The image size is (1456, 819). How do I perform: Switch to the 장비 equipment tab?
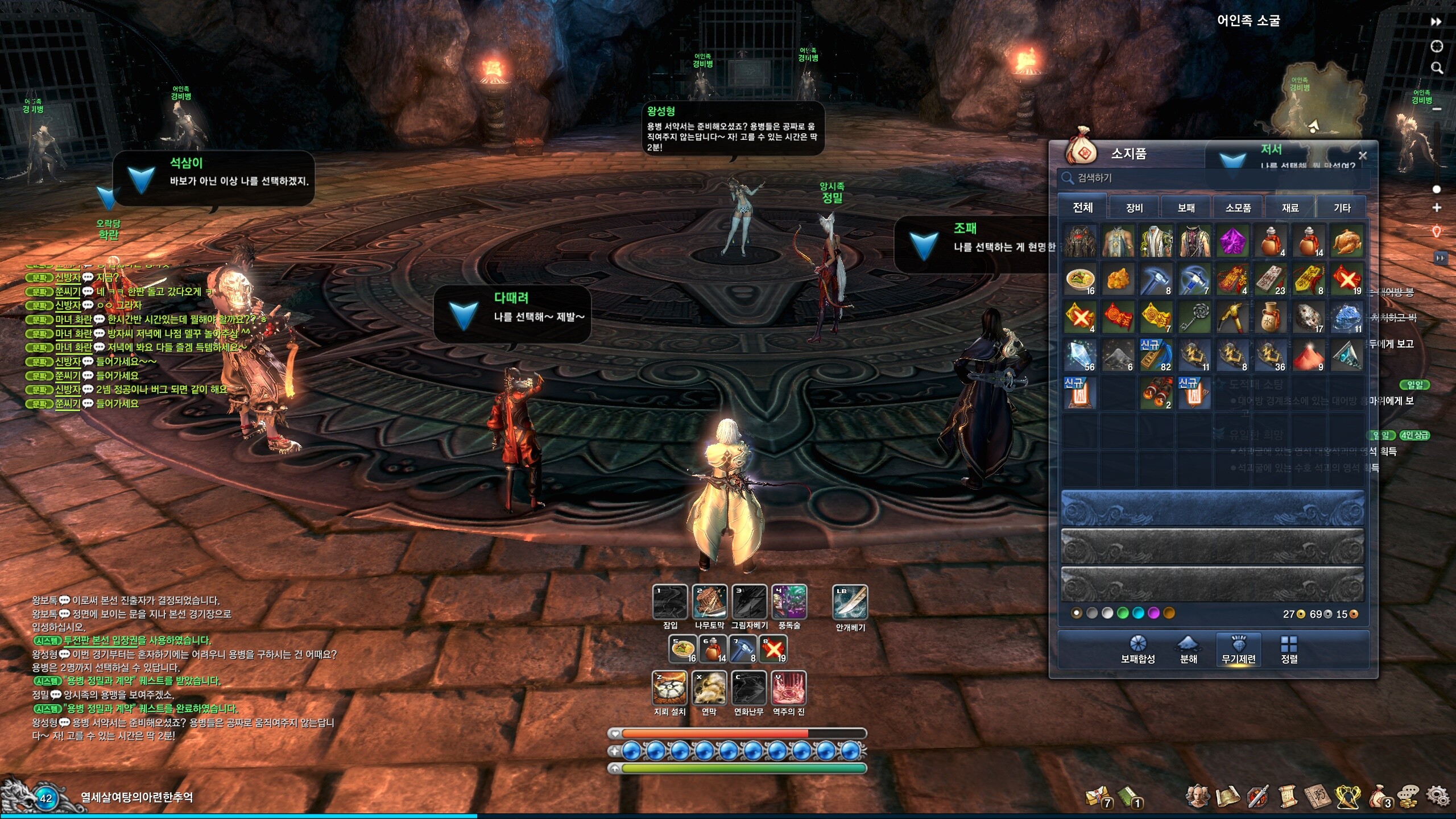(x=1134, y=208)
